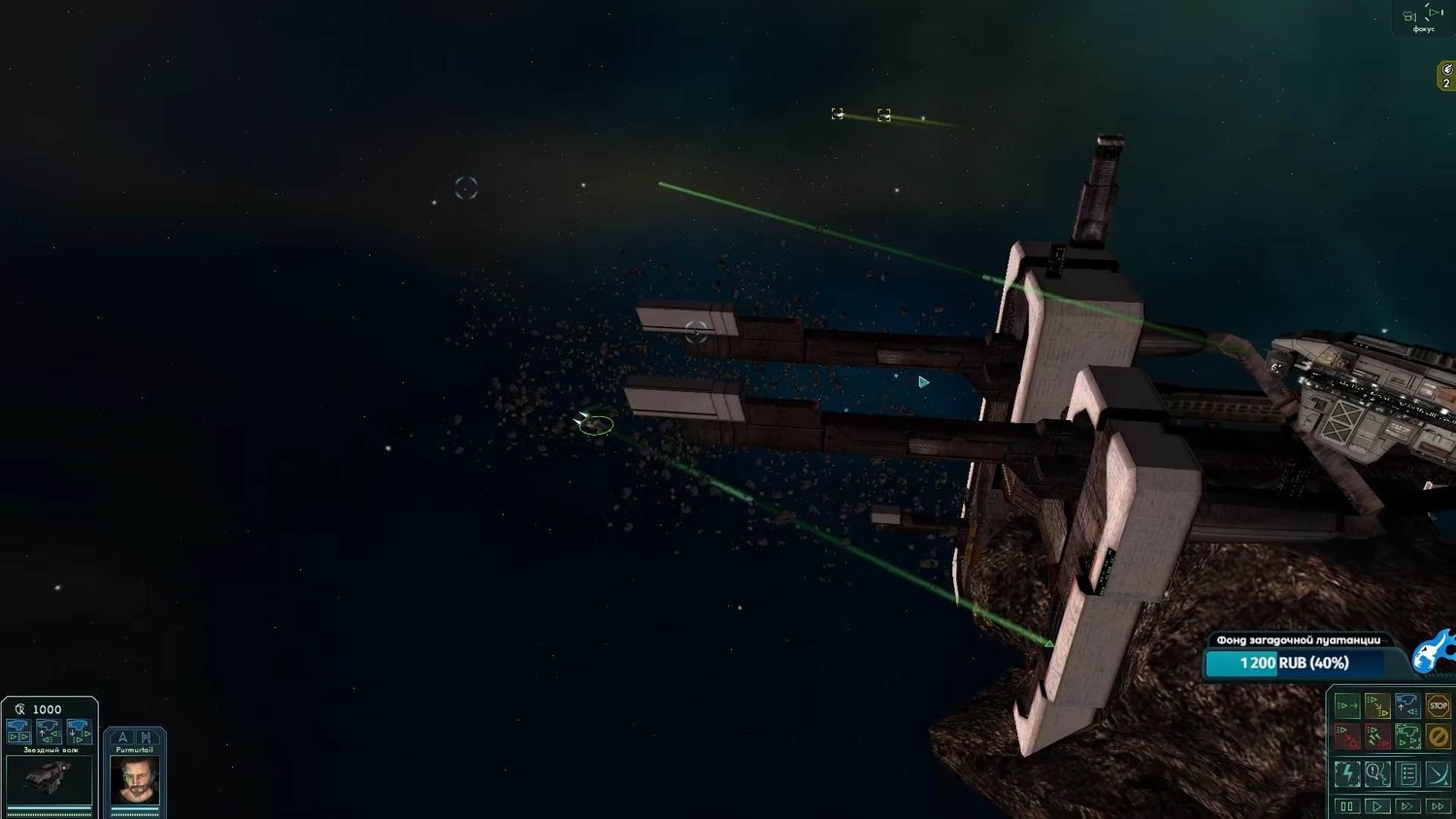Select the Звездный волк mothership portrait
The height and width of the screenshot is (819, 1456).
tap(49, 779)
